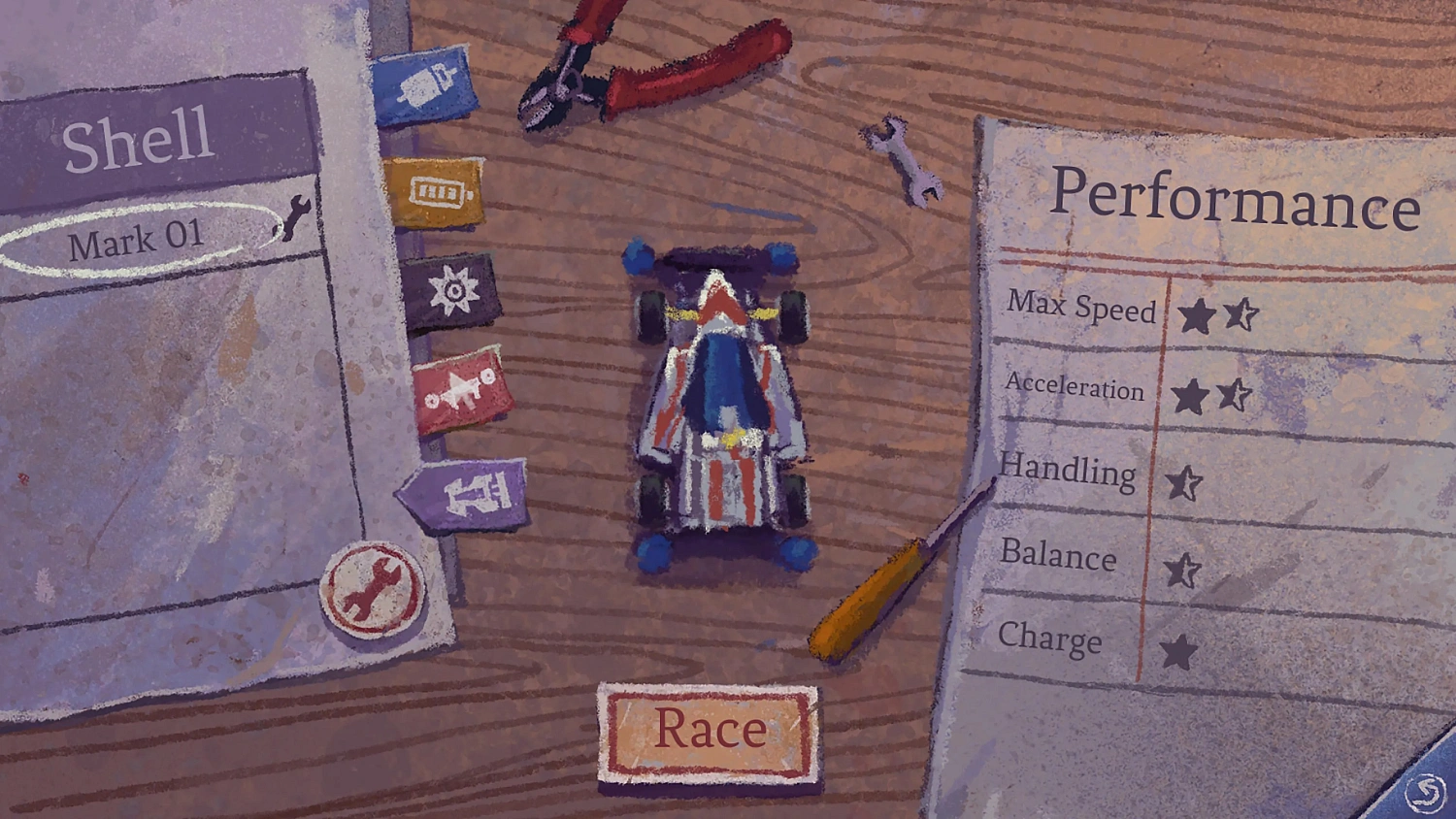This screenshot has height=819, width=1456.
Task: Start the race with the Race button
Action: [709, 732]
